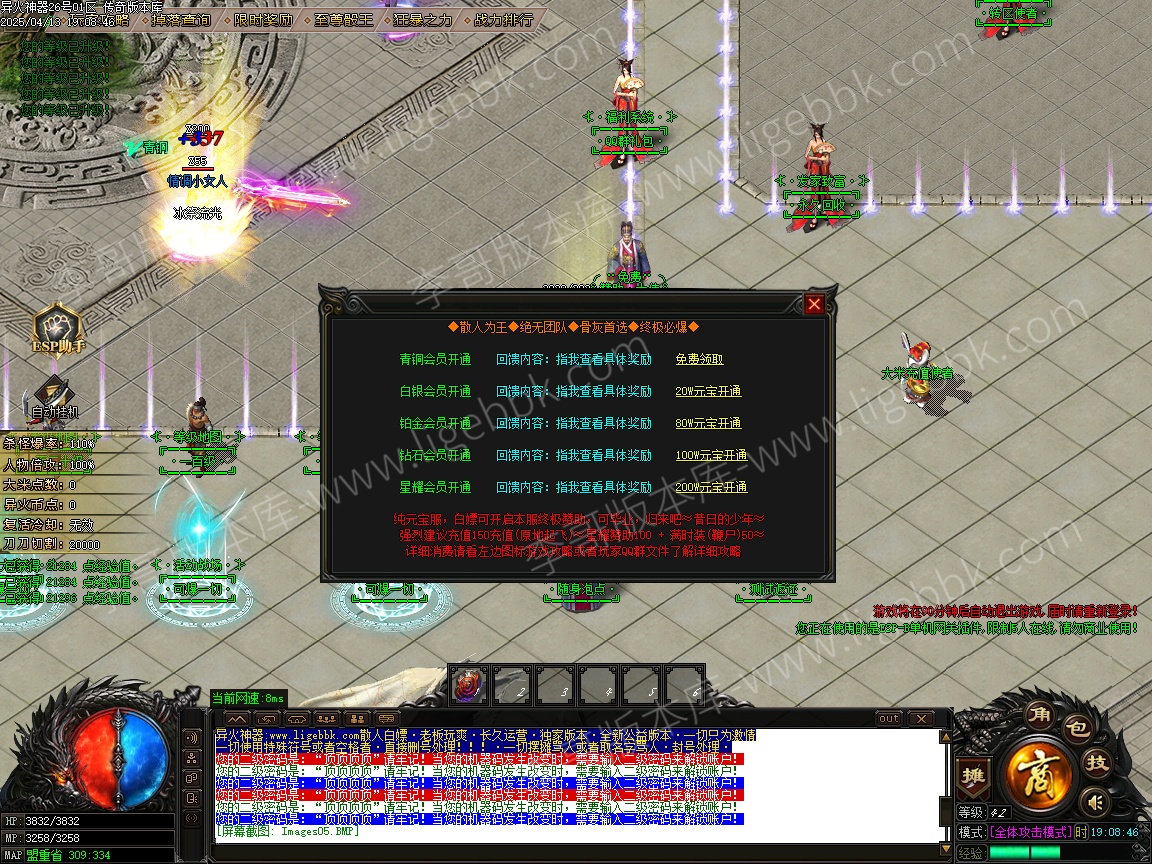Screen dimensions: 1152x864
Task: Toggle sound with the speaker icon
Action: (x=1097, y=801)
